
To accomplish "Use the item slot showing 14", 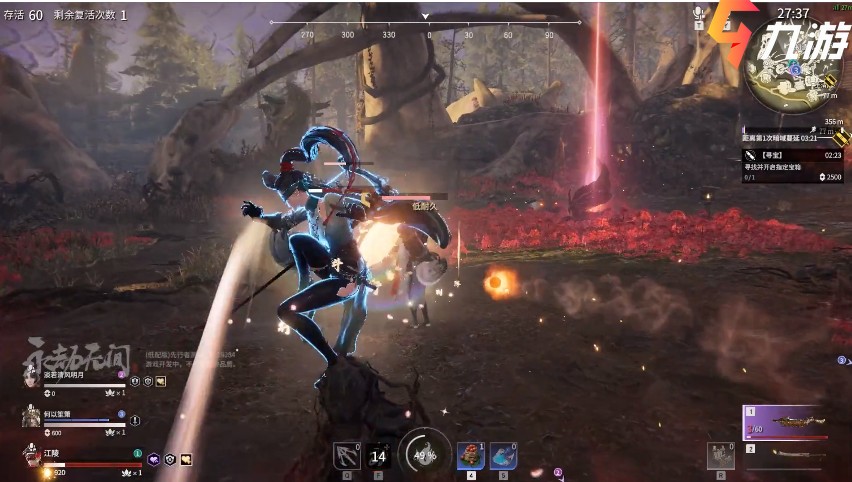I will coord(378,456).
